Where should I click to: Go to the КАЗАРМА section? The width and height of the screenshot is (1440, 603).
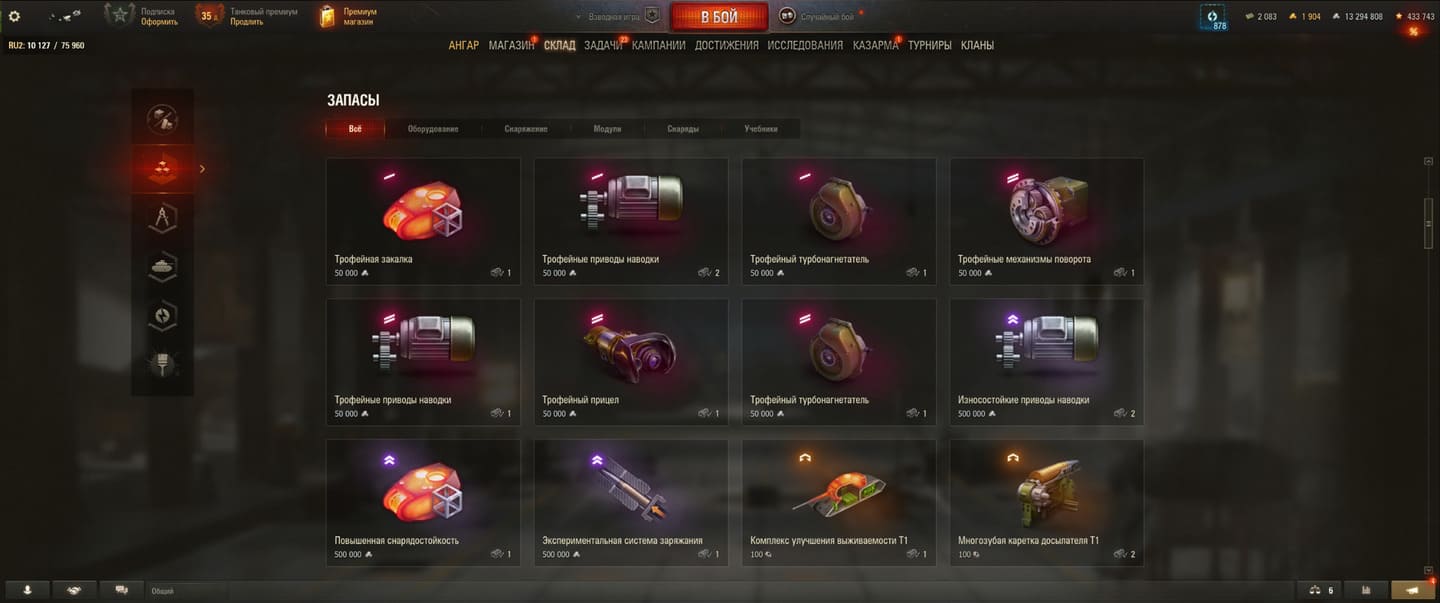point(875,45)
